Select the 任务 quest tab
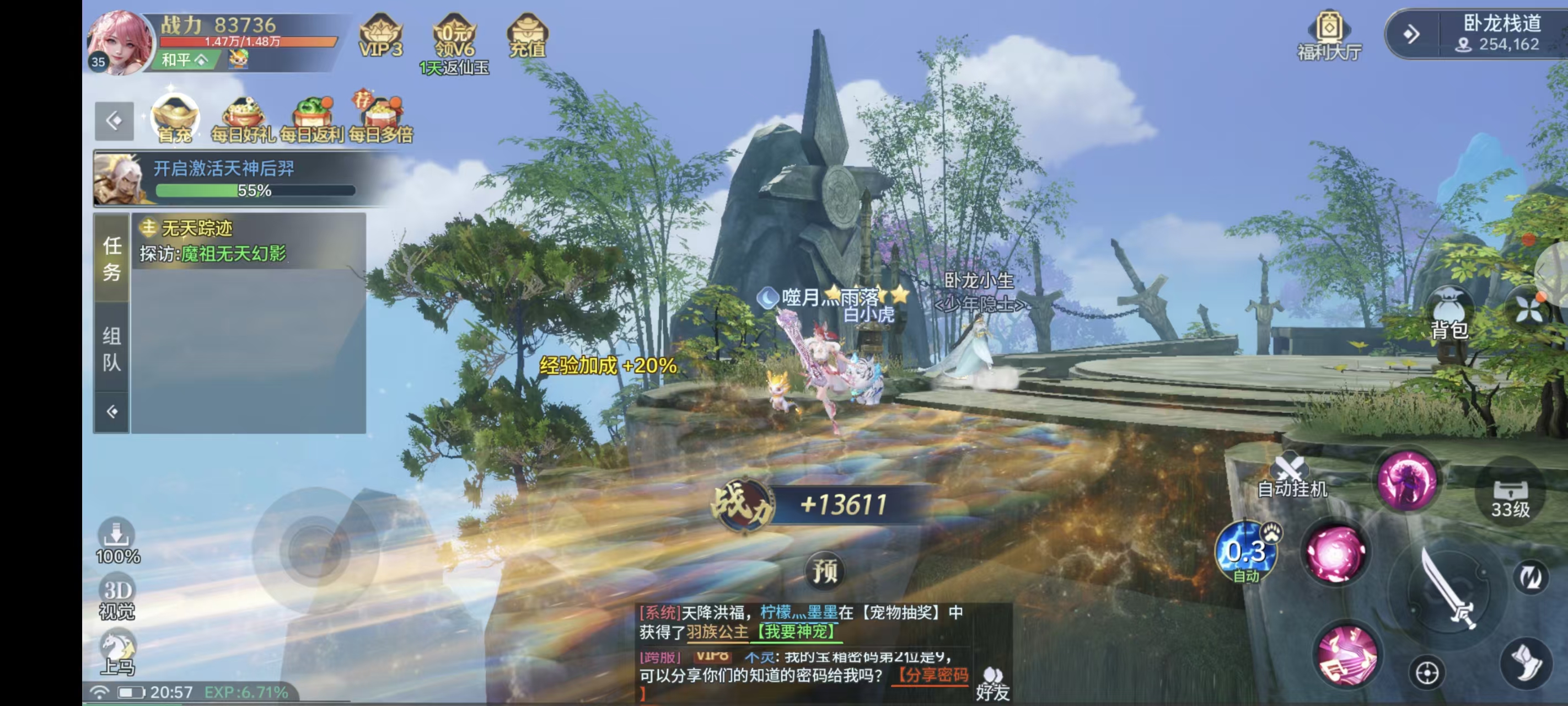The height and width of the screenshot is (706, 1568). (x=111, y=258)
